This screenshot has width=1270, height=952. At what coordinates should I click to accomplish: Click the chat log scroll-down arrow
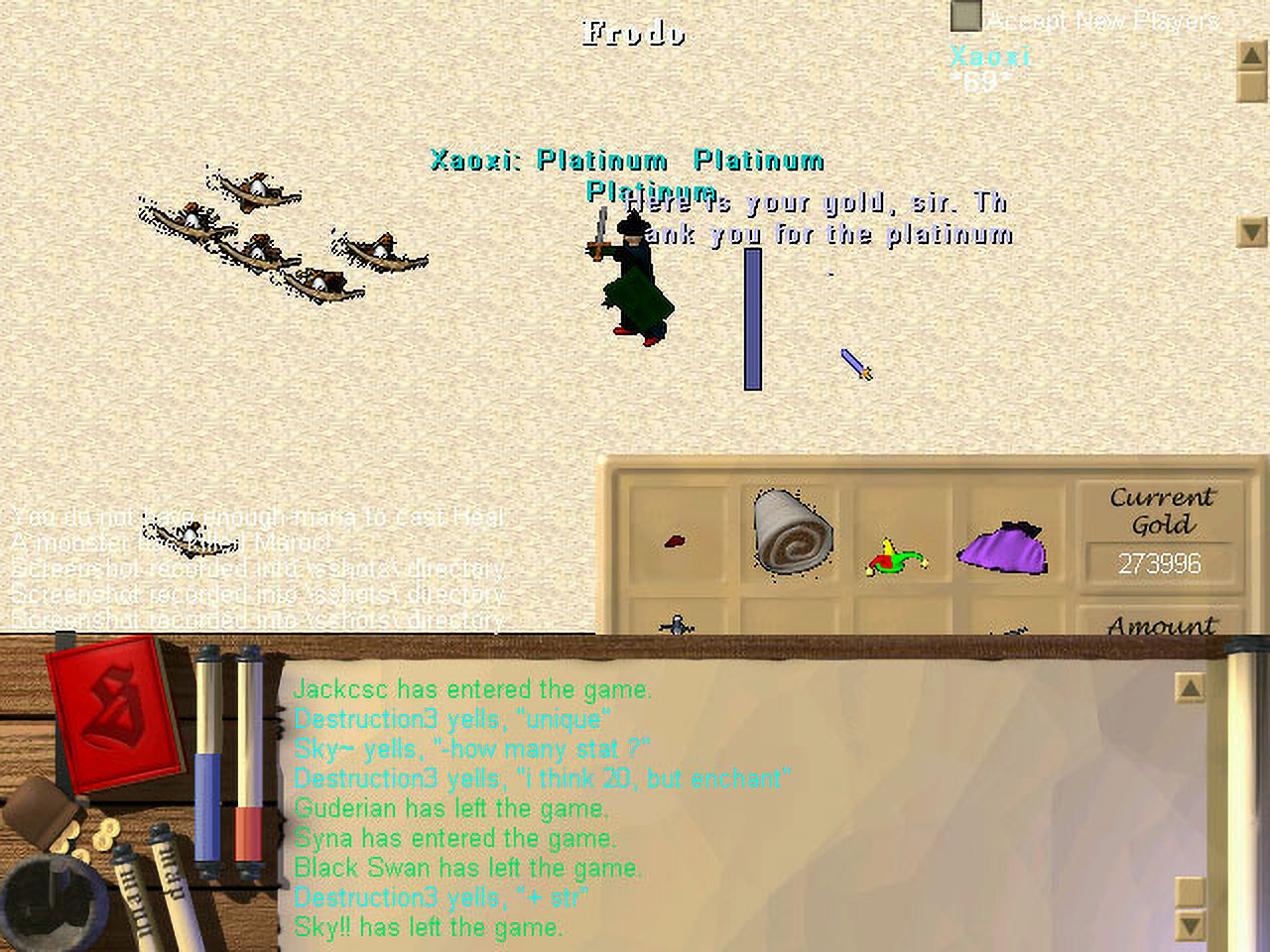pos(1190,926)
